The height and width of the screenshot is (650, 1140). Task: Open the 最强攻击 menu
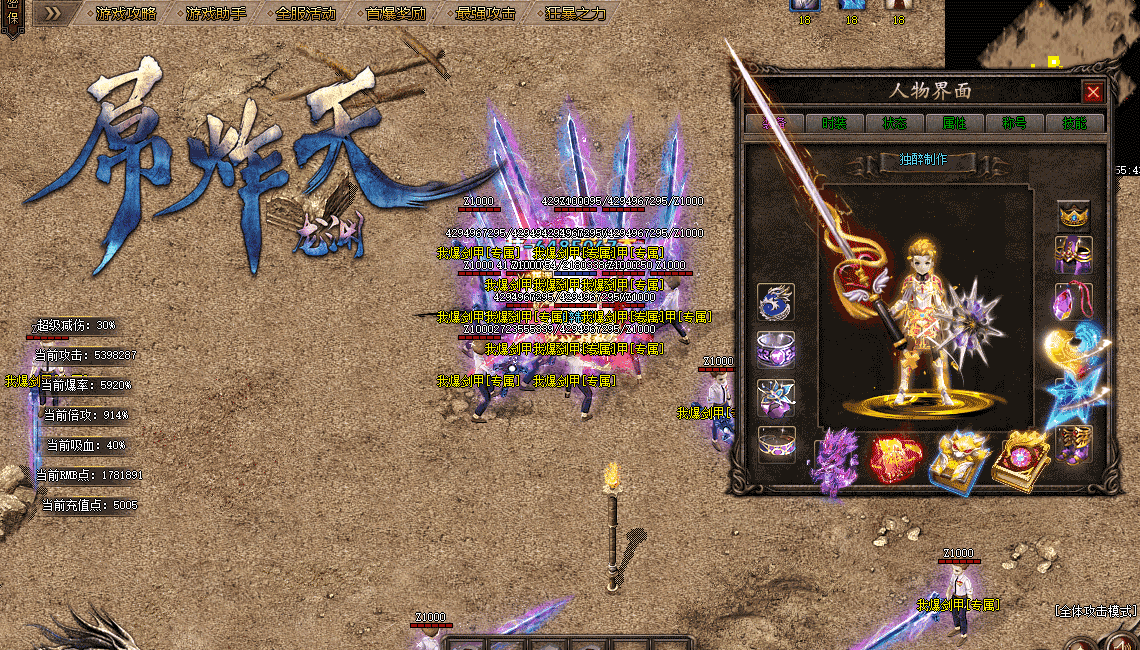click(x=485, y=13)
